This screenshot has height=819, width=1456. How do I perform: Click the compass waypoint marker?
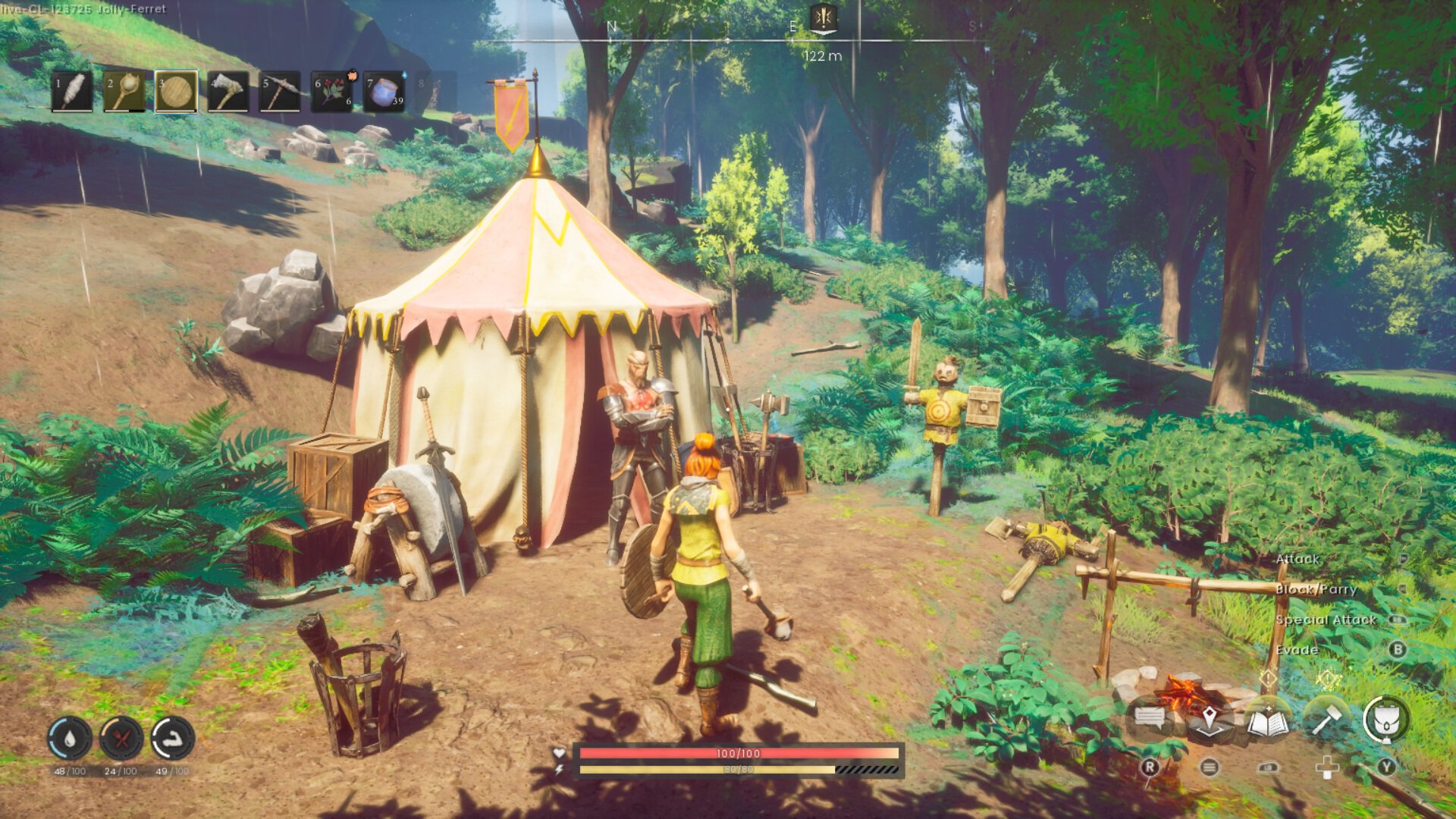click(x=823, y=18)
